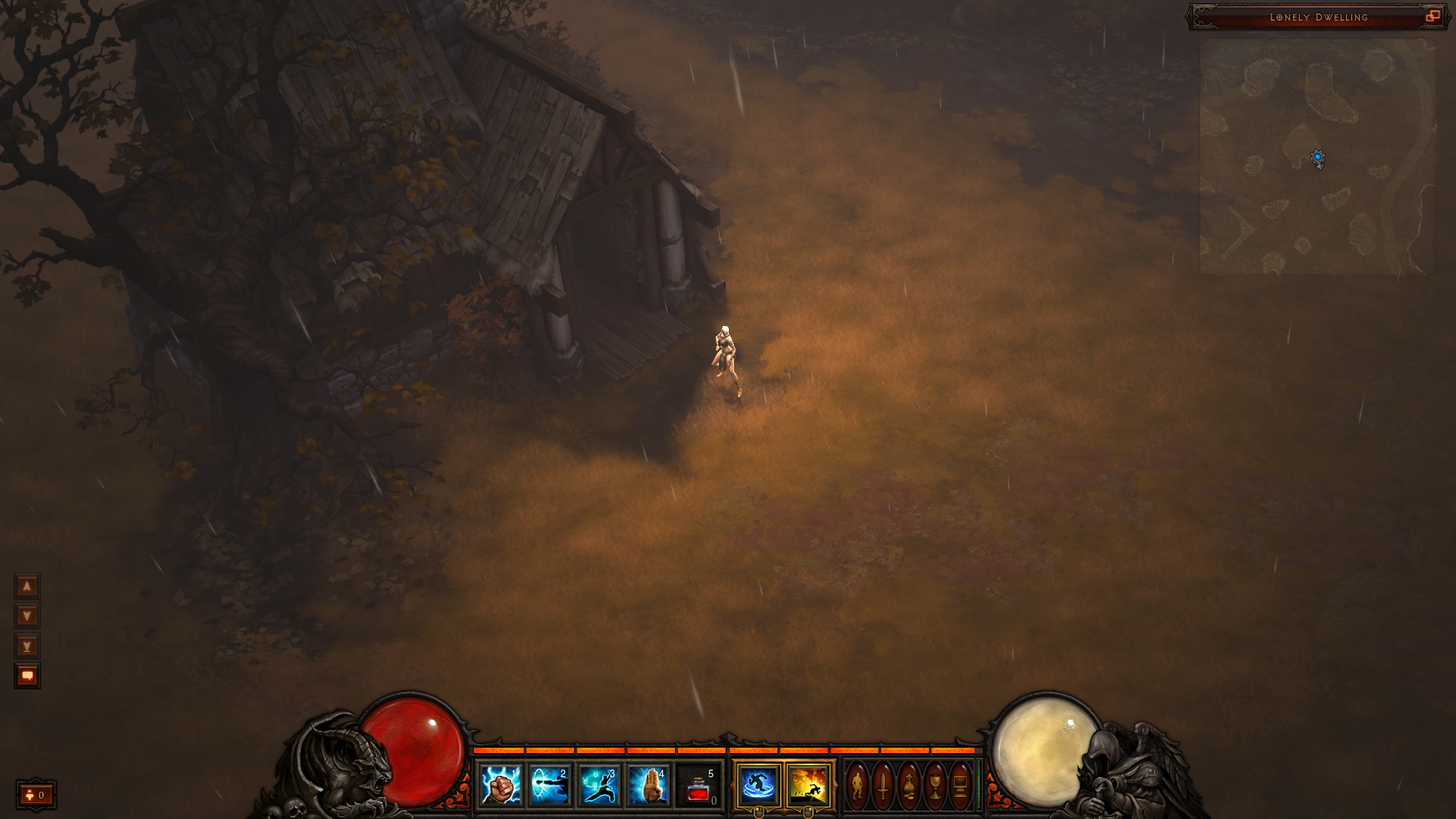Viewport: 1456px width, 819px height.
Task: Select the fiery running figure right-mouse skill
Action: point(808,785)
